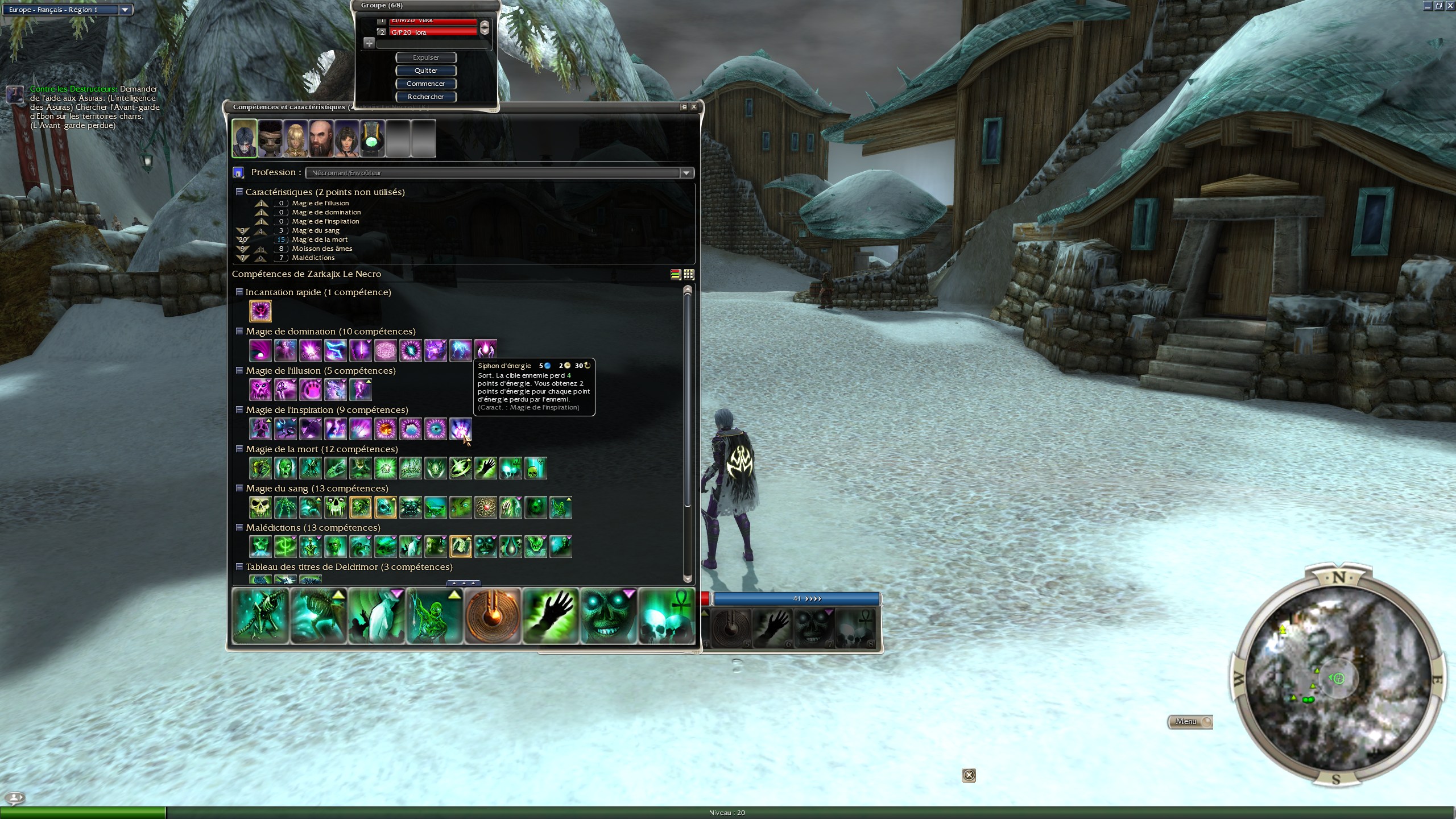Screen dimensions: 1456x819
Task: Open the Europe - Français district dropdown
Action: click(x=125, y=10)
